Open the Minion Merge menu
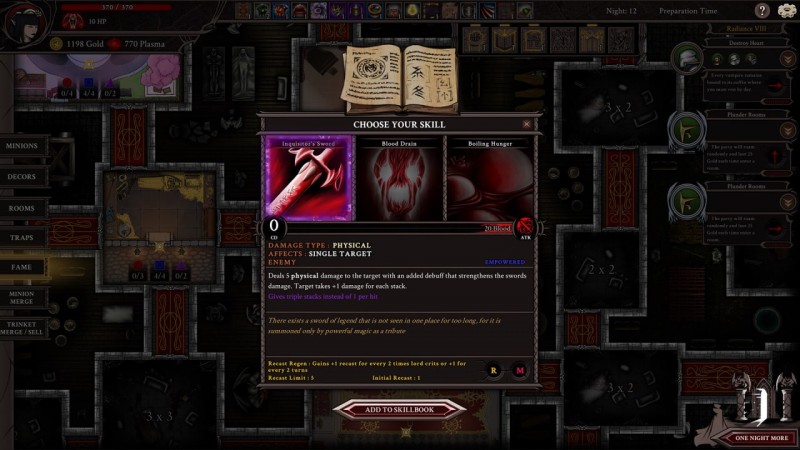The height and width of the screenshot is (450, 800). pyautogui.click(x=22, y=297)
